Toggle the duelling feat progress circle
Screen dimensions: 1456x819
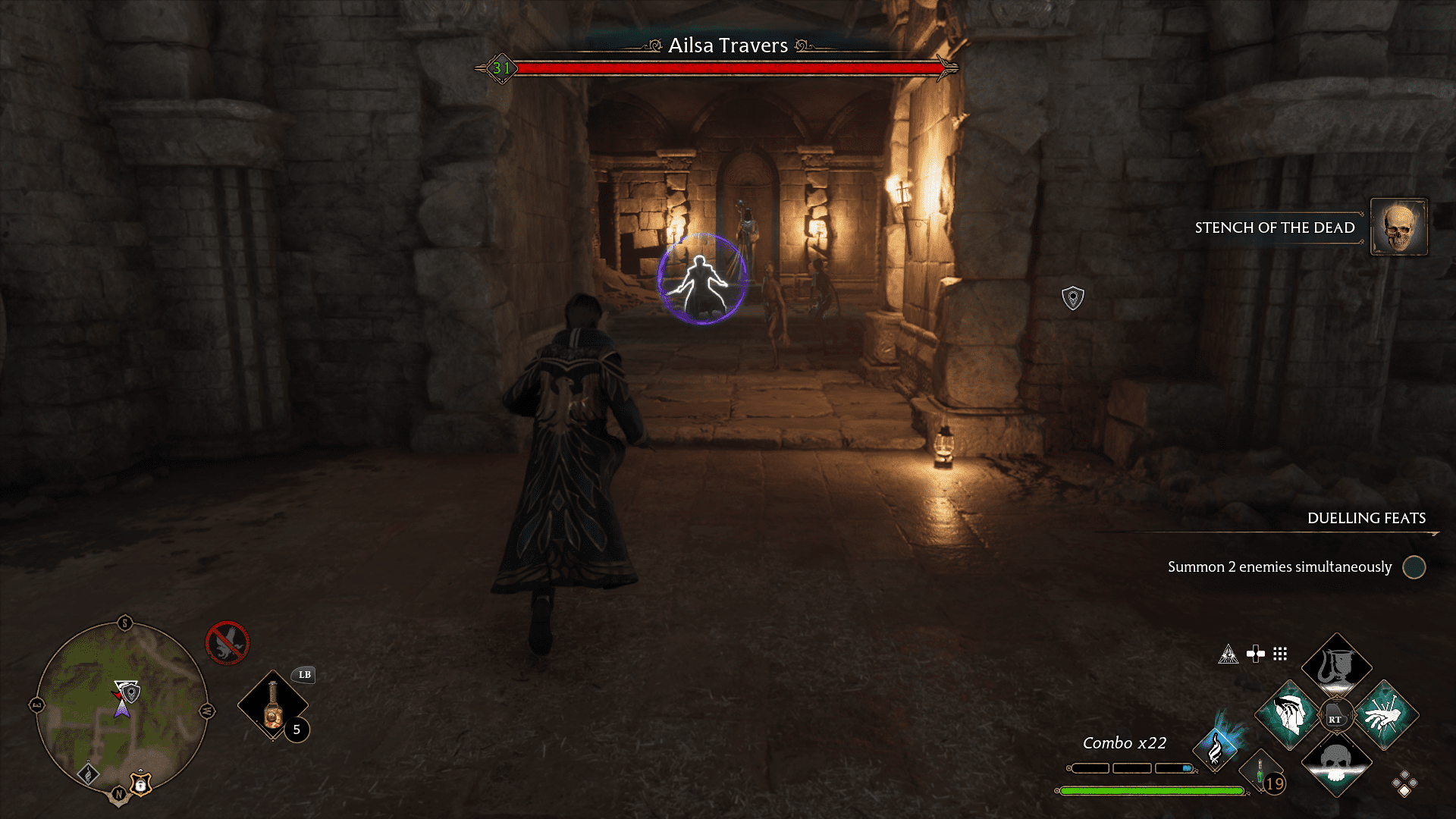(1415, 567)
